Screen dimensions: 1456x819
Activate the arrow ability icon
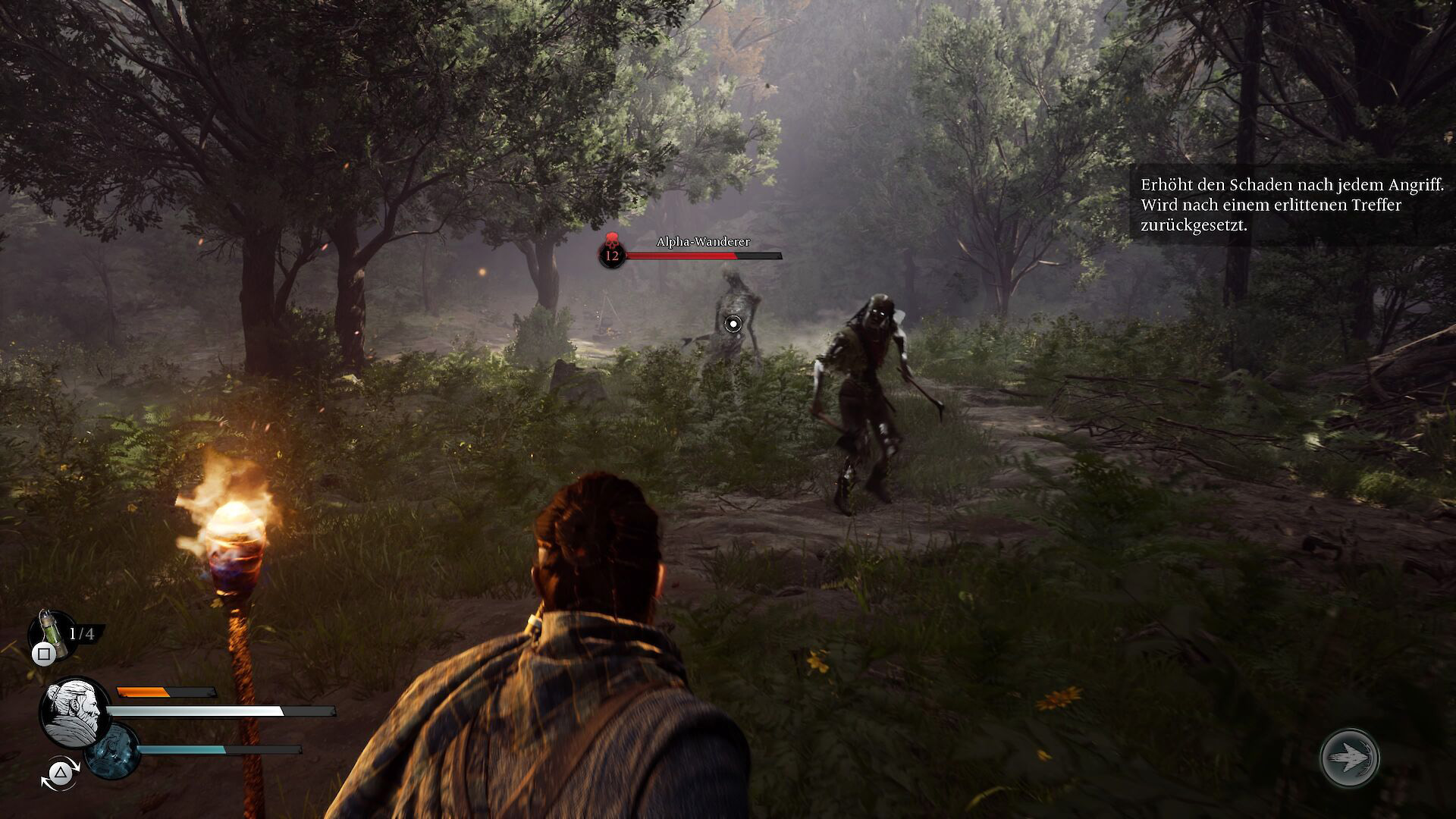click(1349, 757)
